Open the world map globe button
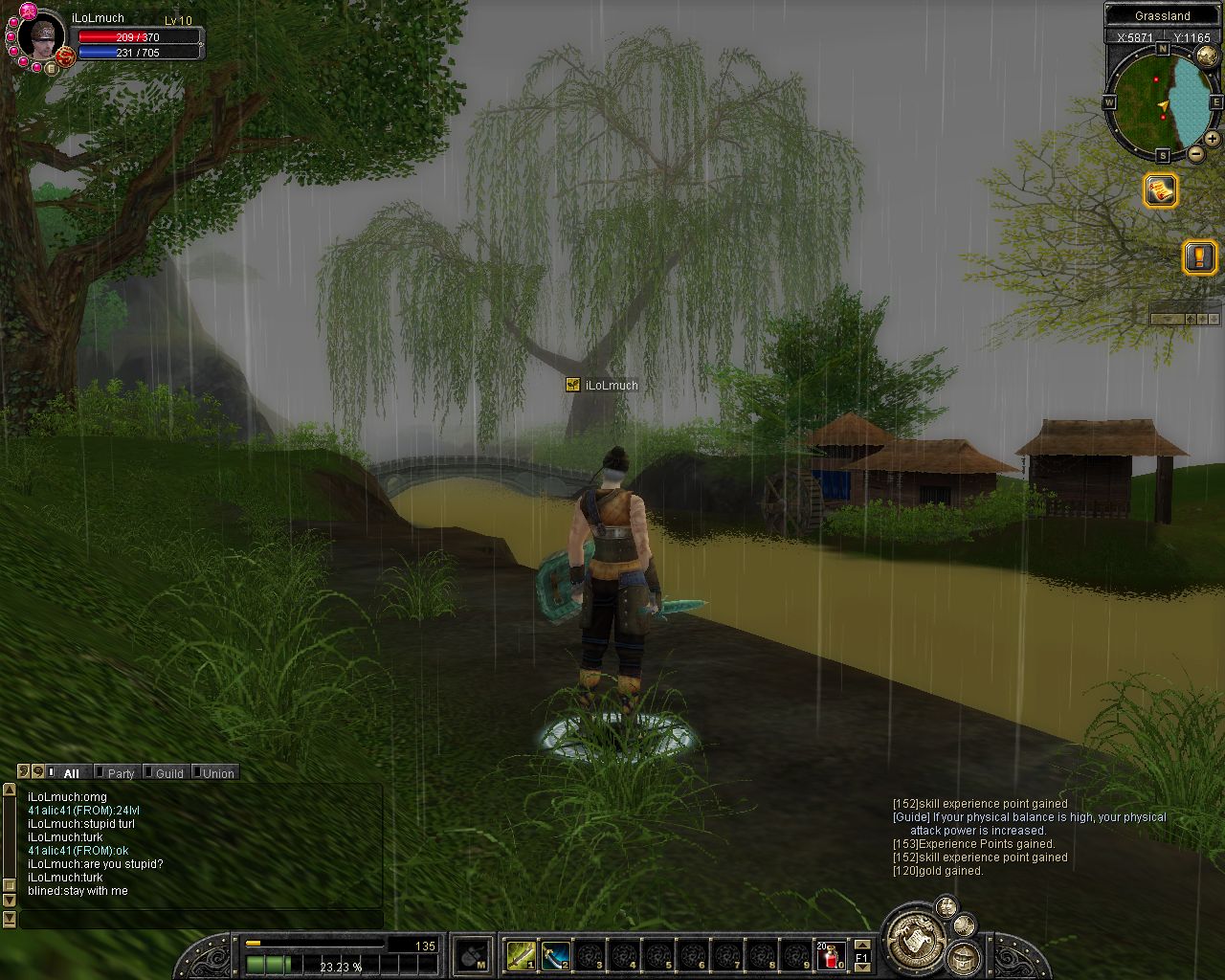Viewport: 1225px width, 980px height. pyautogui.click(x=1207, y=56)
